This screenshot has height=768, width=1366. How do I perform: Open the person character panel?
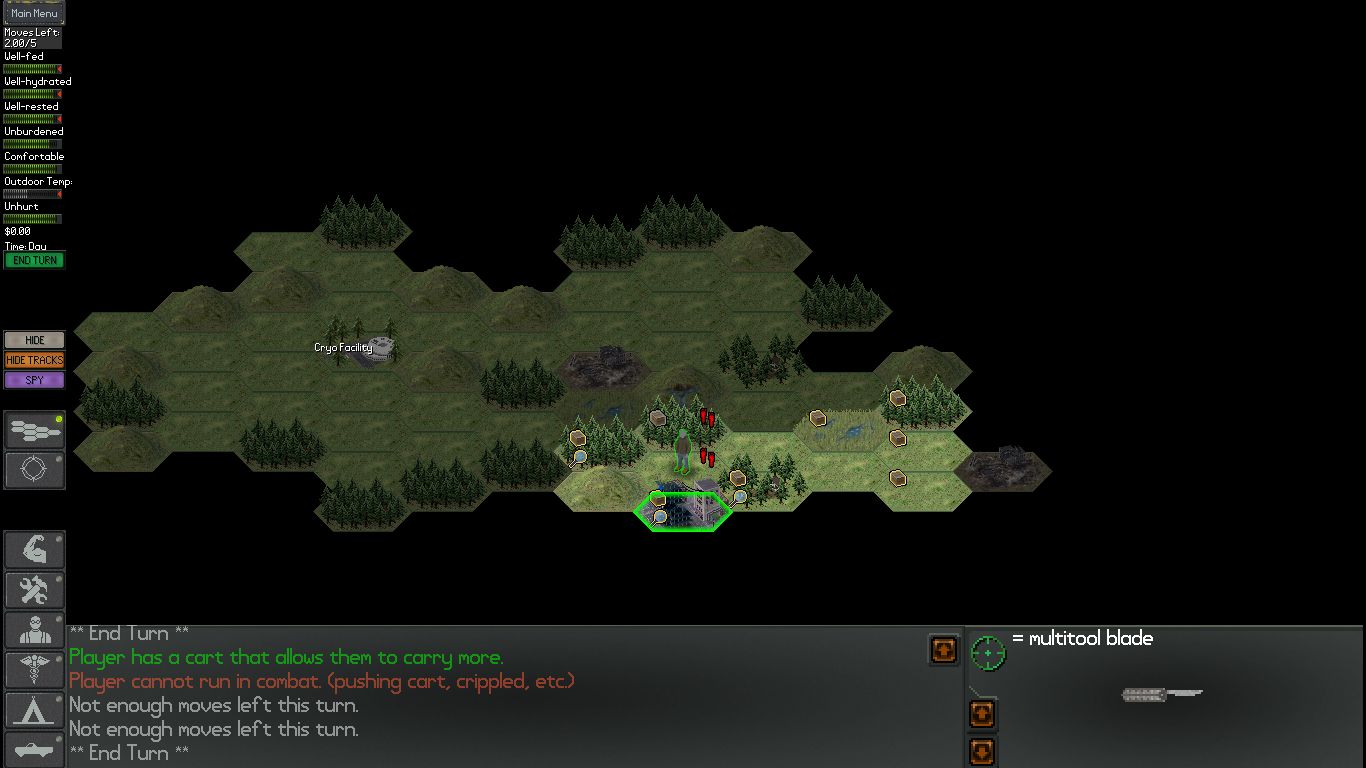point(34,630)
